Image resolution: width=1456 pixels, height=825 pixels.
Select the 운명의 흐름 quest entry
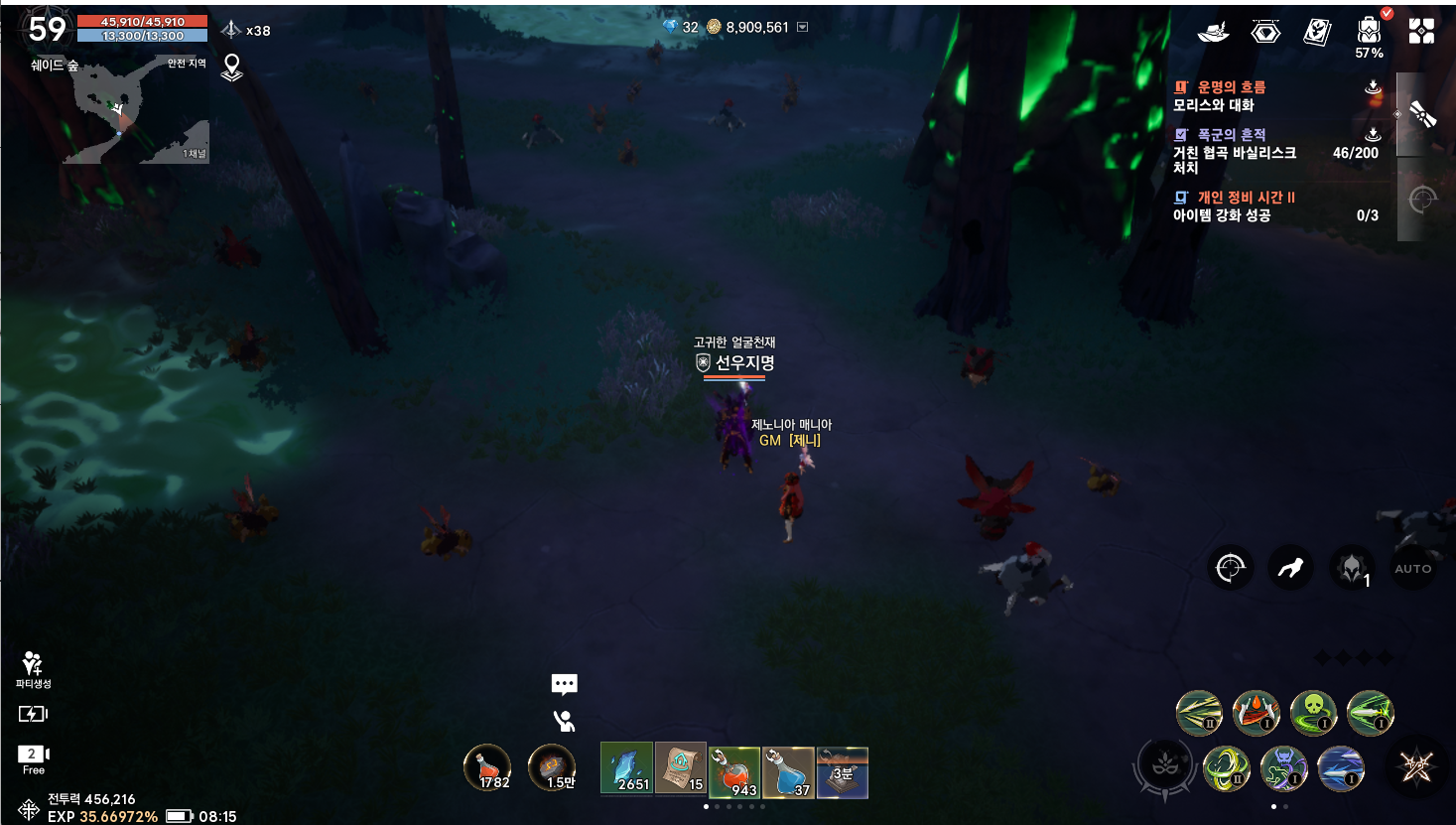[x=1231, y=95]
